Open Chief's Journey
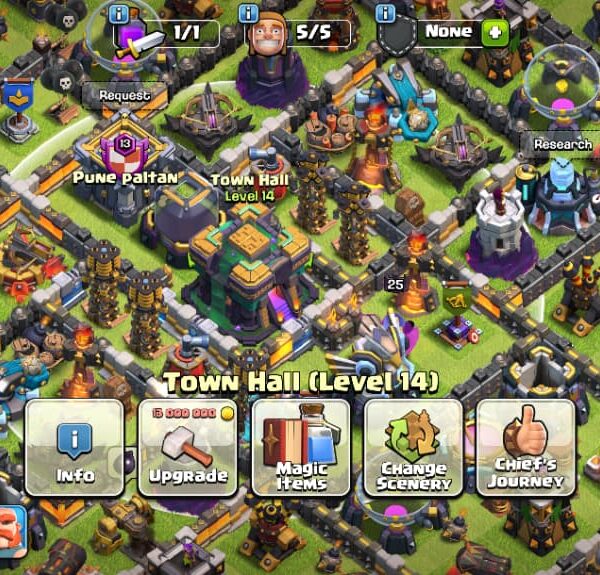 coord(526,447)
